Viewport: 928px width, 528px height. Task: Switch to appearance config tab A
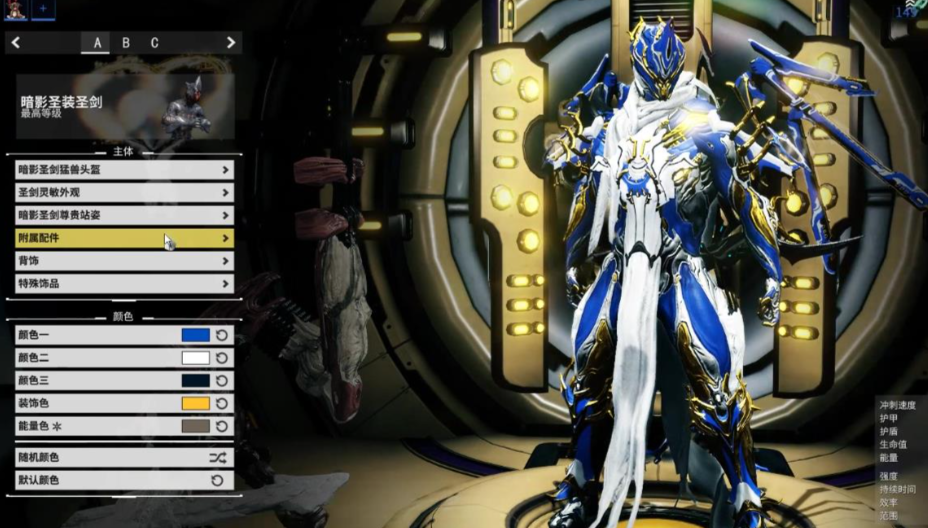(97, 43)
